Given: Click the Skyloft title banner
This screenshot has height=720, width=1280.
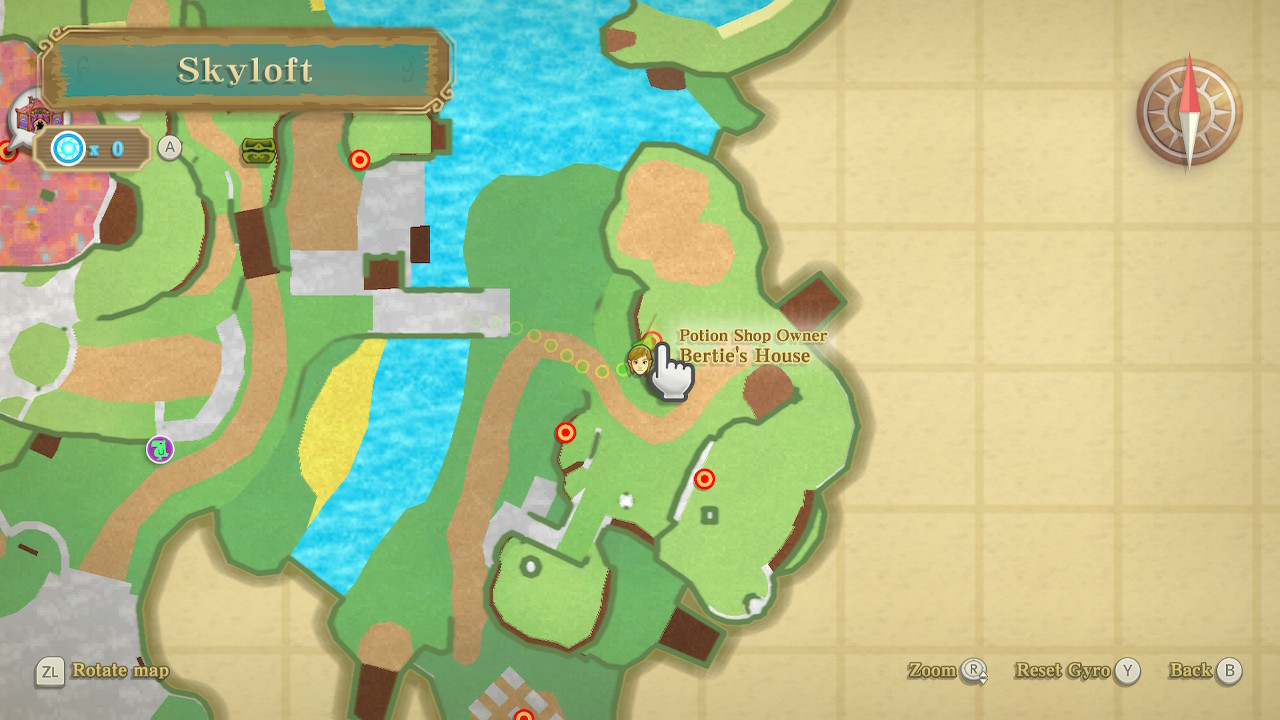Looking at the screenshot, I should [x=245, y=70].
